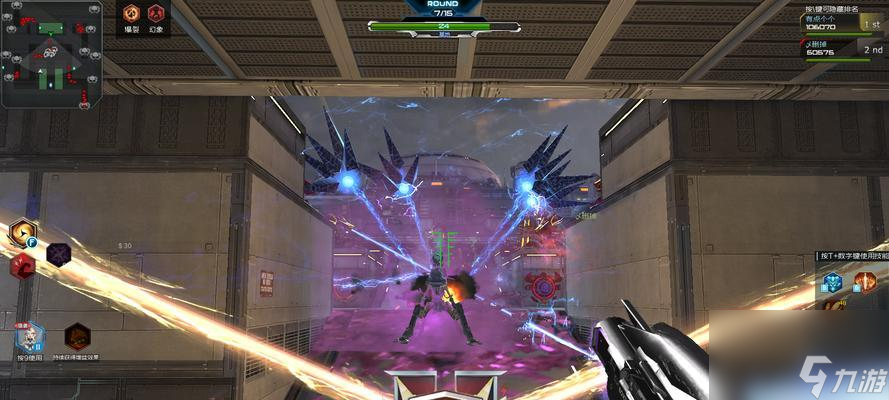Activate the red hexagon ability icon

23,266
